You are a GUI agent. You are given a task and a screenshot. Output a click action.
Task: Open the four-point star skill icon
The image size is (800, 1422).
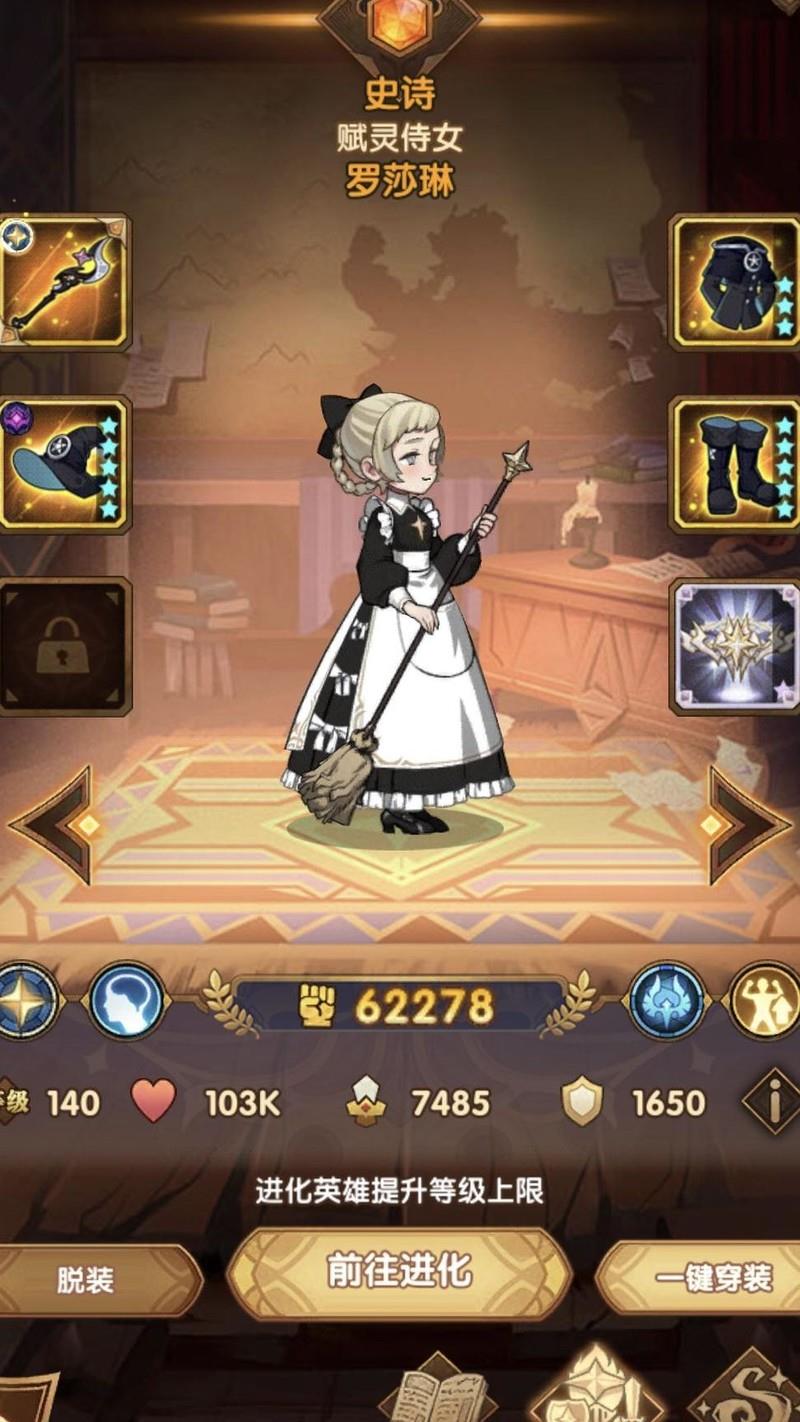click(x=24, y=1000)
